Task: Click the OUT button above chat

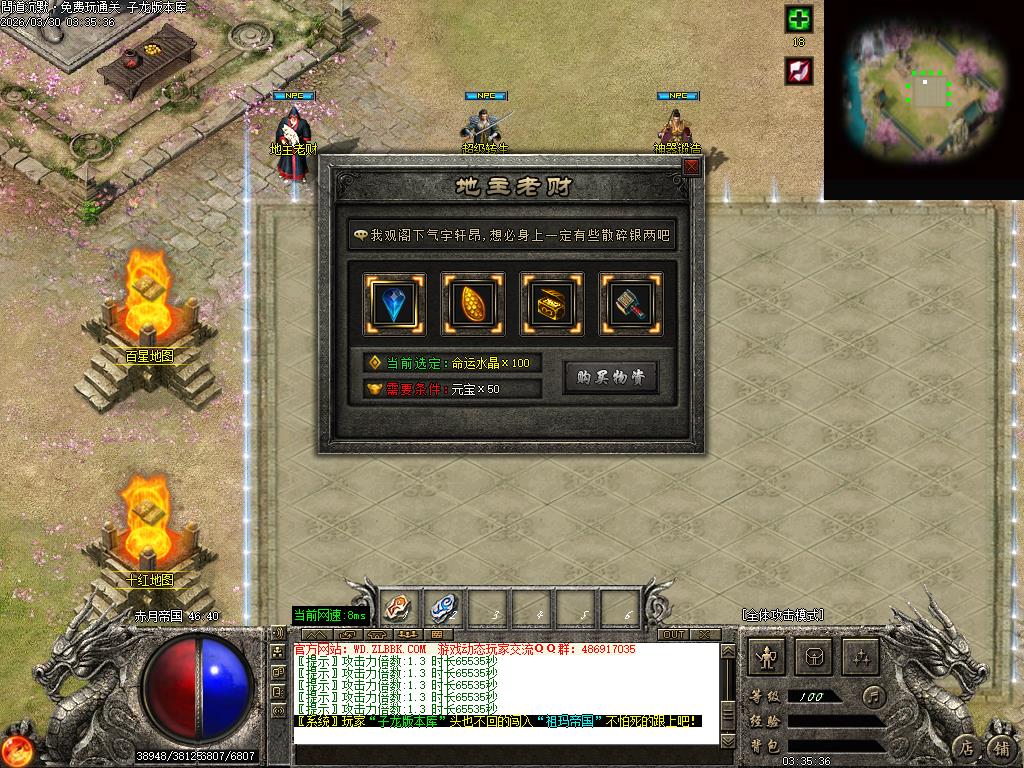Action: pyautogui.click(x=674, y=635)
